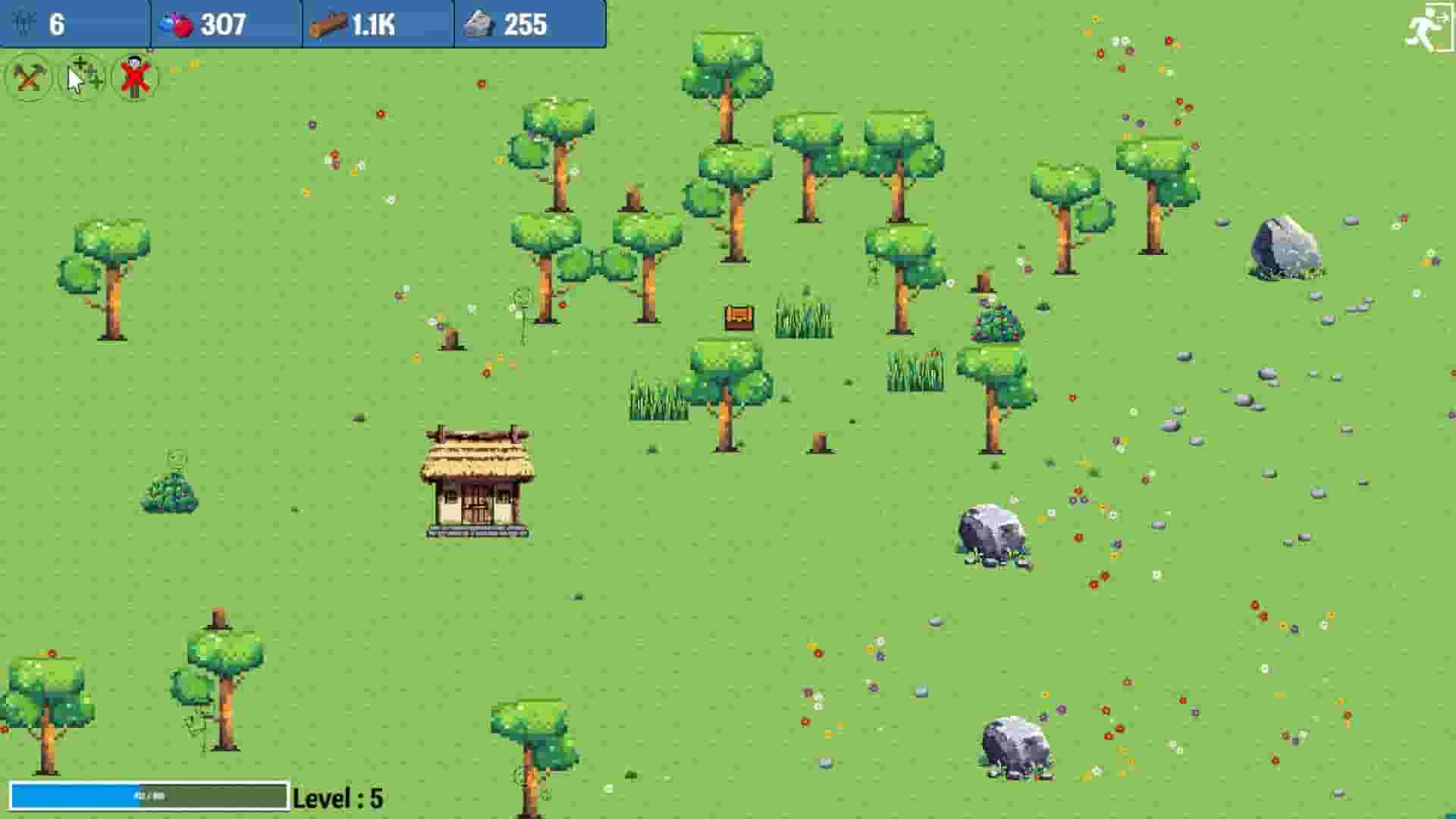
Task: Click the wood panel showing 1.1K
Action: tap(375, 23)
